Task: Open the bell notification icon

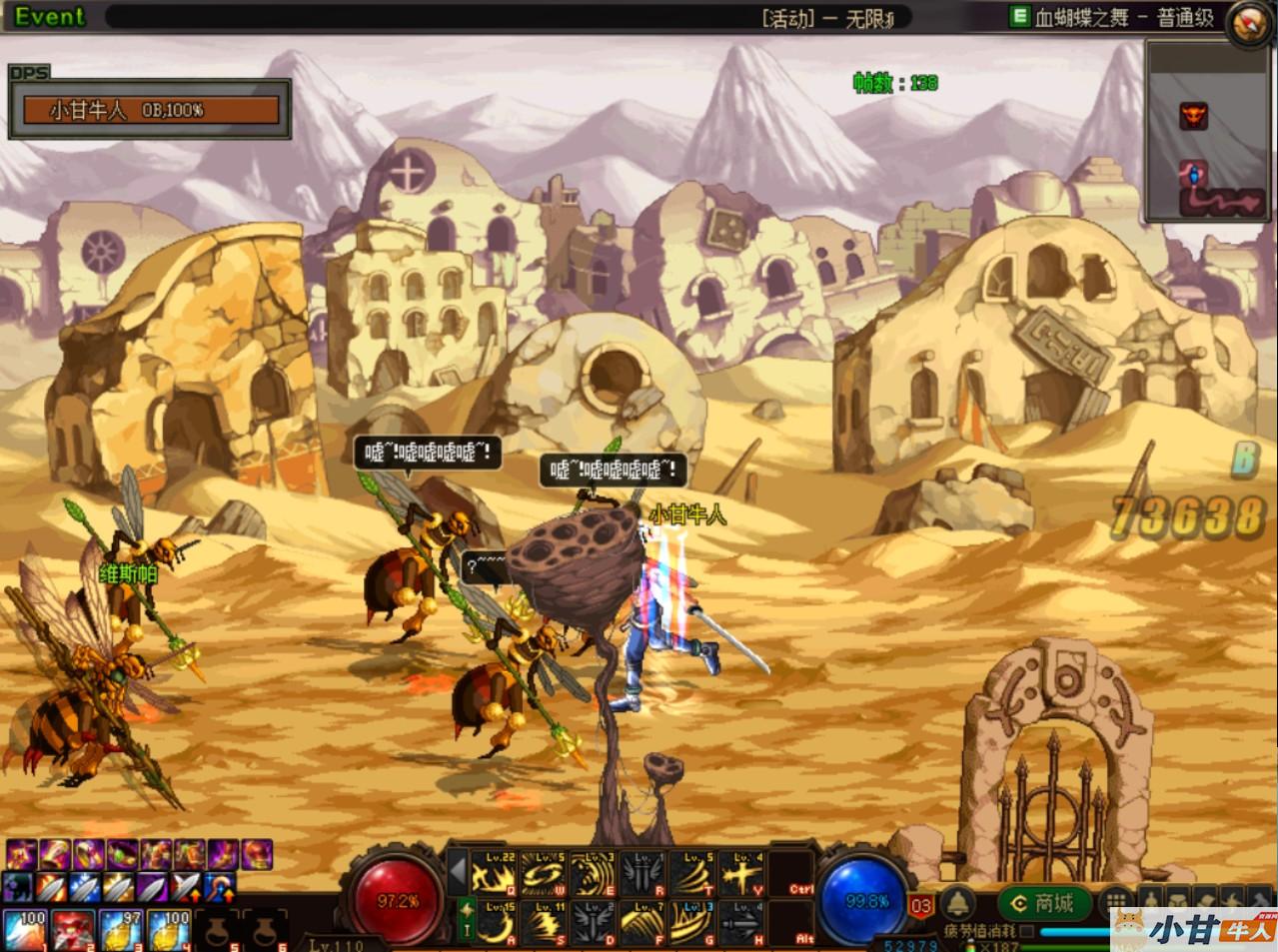Action: point(958,904)
